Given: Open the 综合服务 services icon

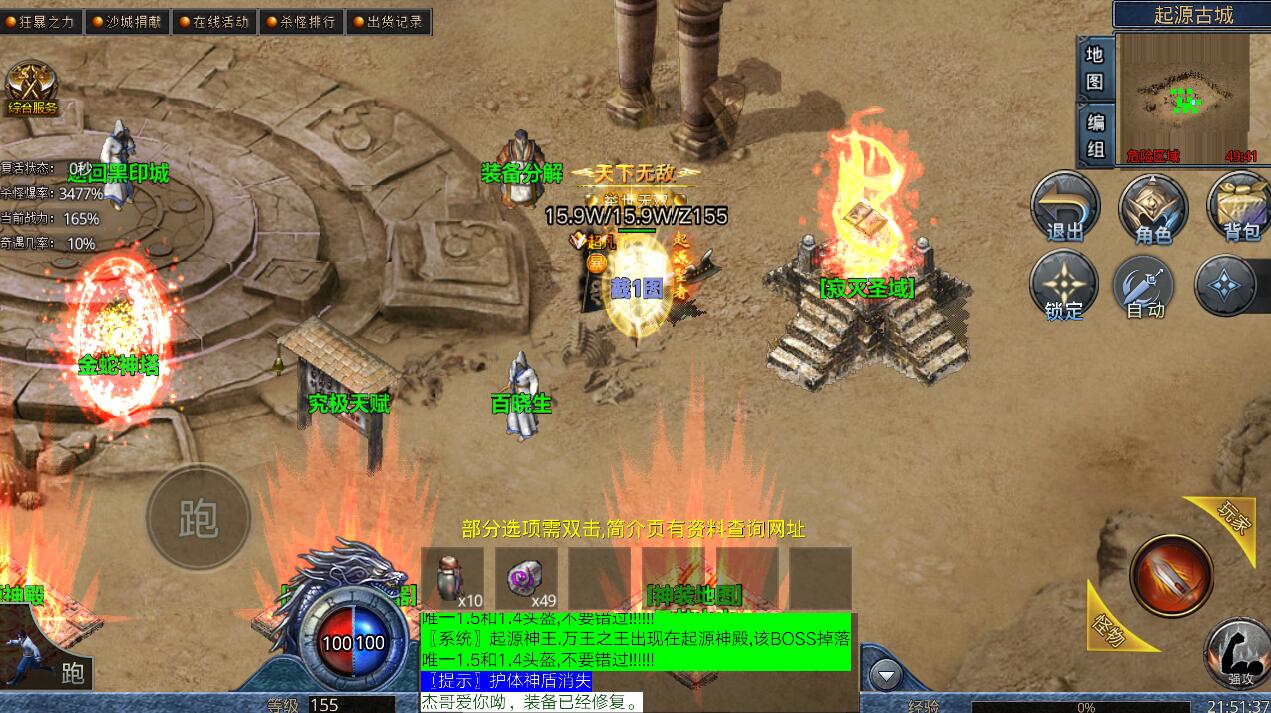Looking at the screenshot, I should (x=32, y=88).
